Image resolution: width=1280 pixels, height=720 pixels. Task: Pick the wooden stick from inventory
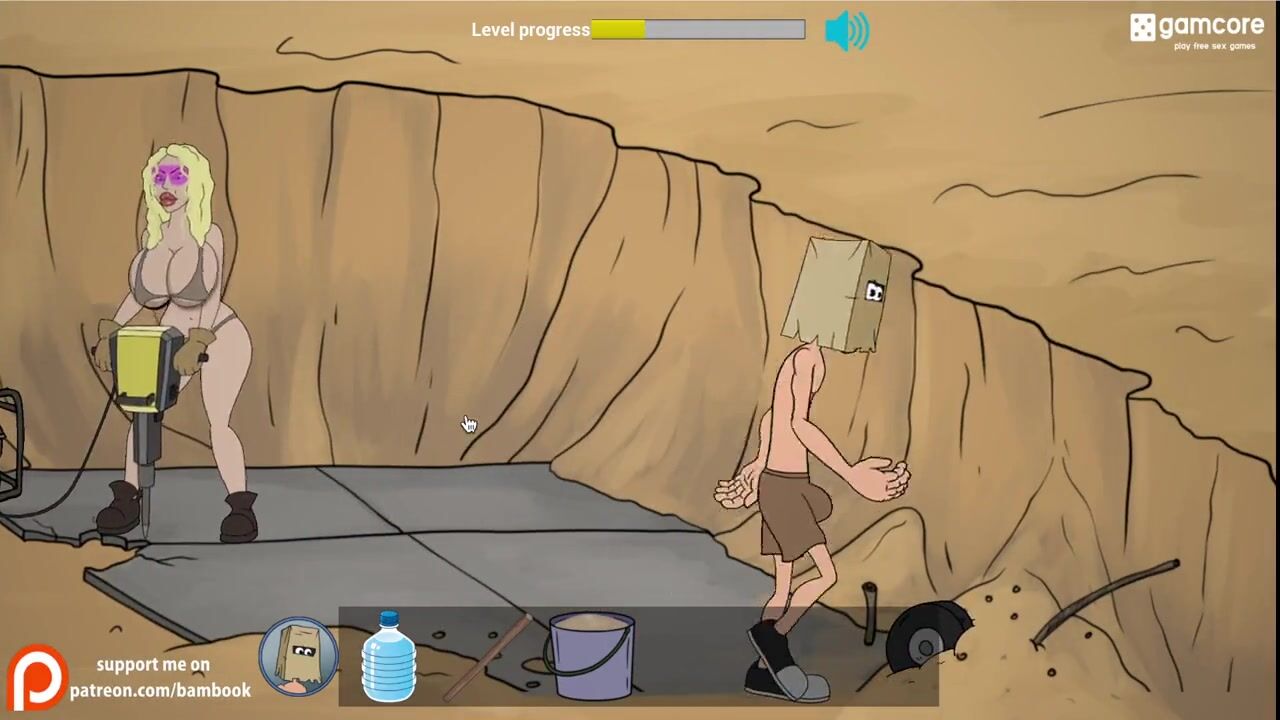tap(487, 657)
